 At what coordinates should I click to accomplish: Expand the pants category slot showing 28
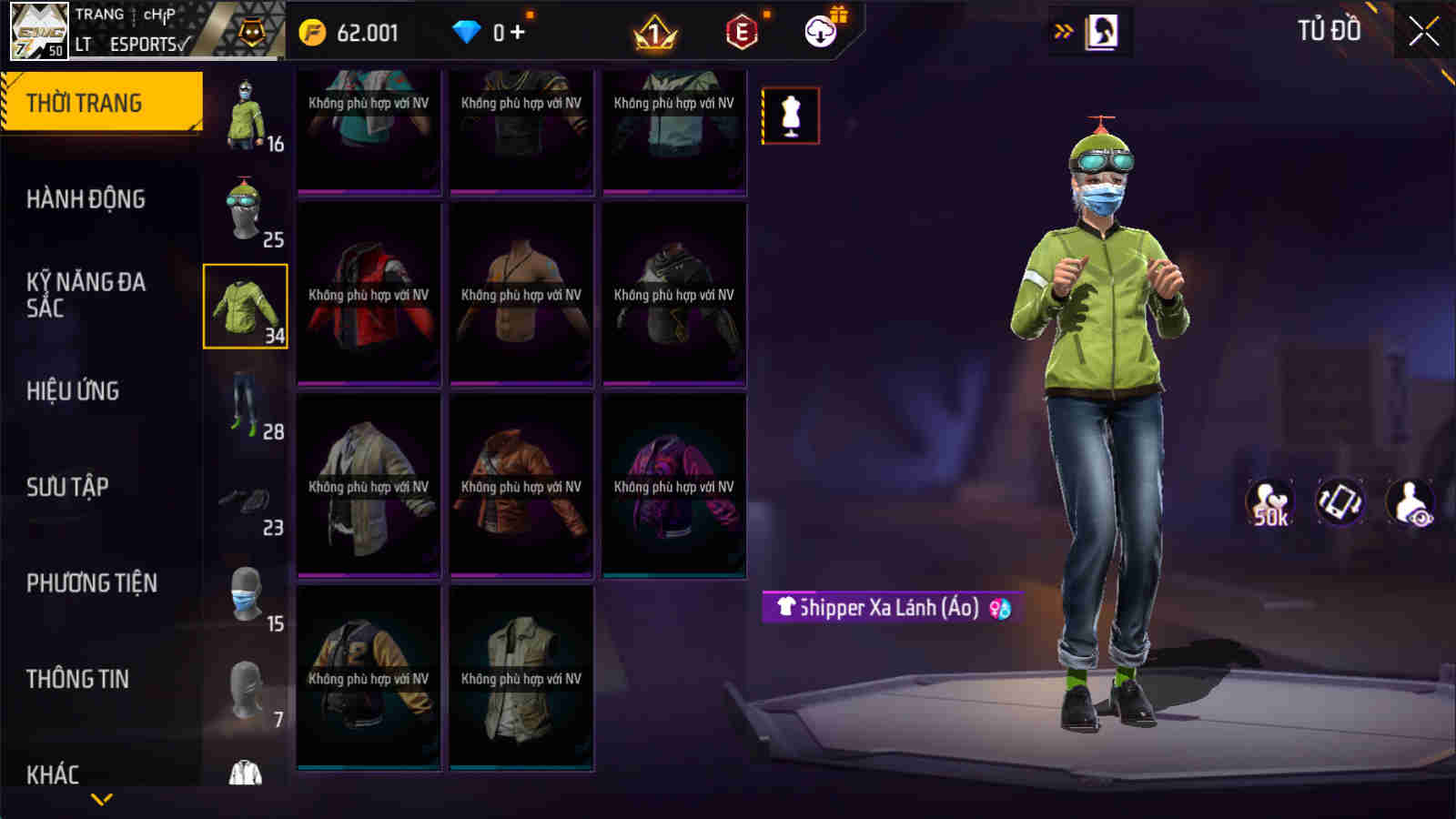[246, 405]
